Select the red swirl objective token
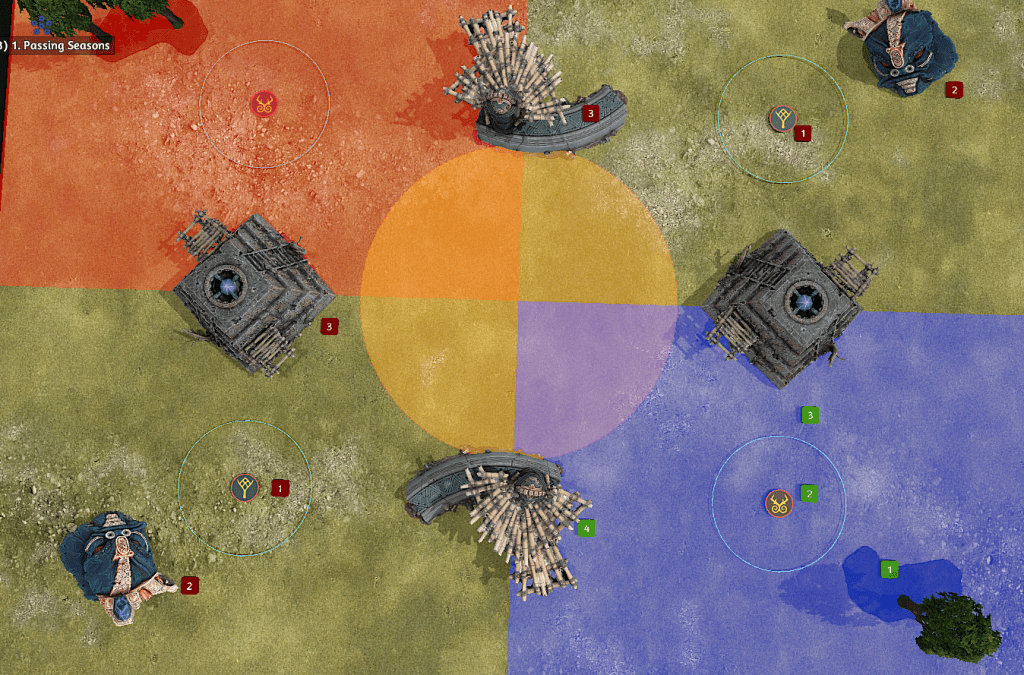 (x=264, y=103)
